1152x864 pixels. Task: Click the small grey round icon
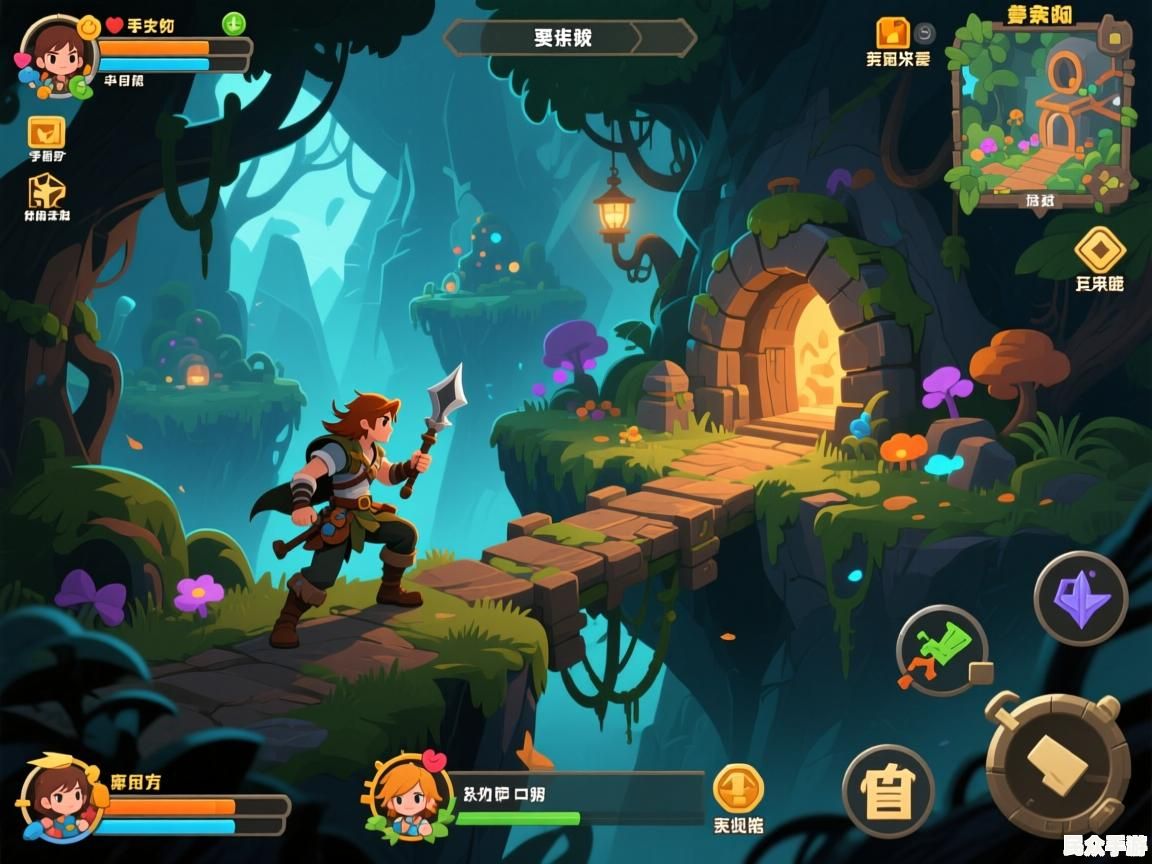[x=924, y=32]
